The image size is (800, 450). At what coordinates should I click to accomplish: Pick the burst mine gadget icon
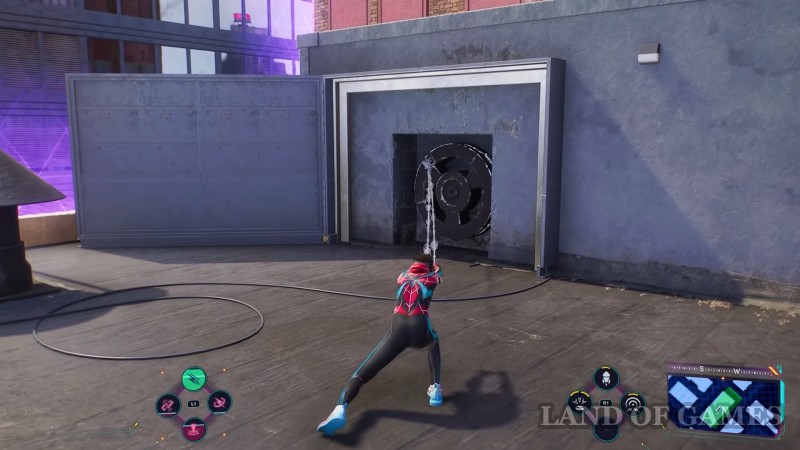[580, 403]
